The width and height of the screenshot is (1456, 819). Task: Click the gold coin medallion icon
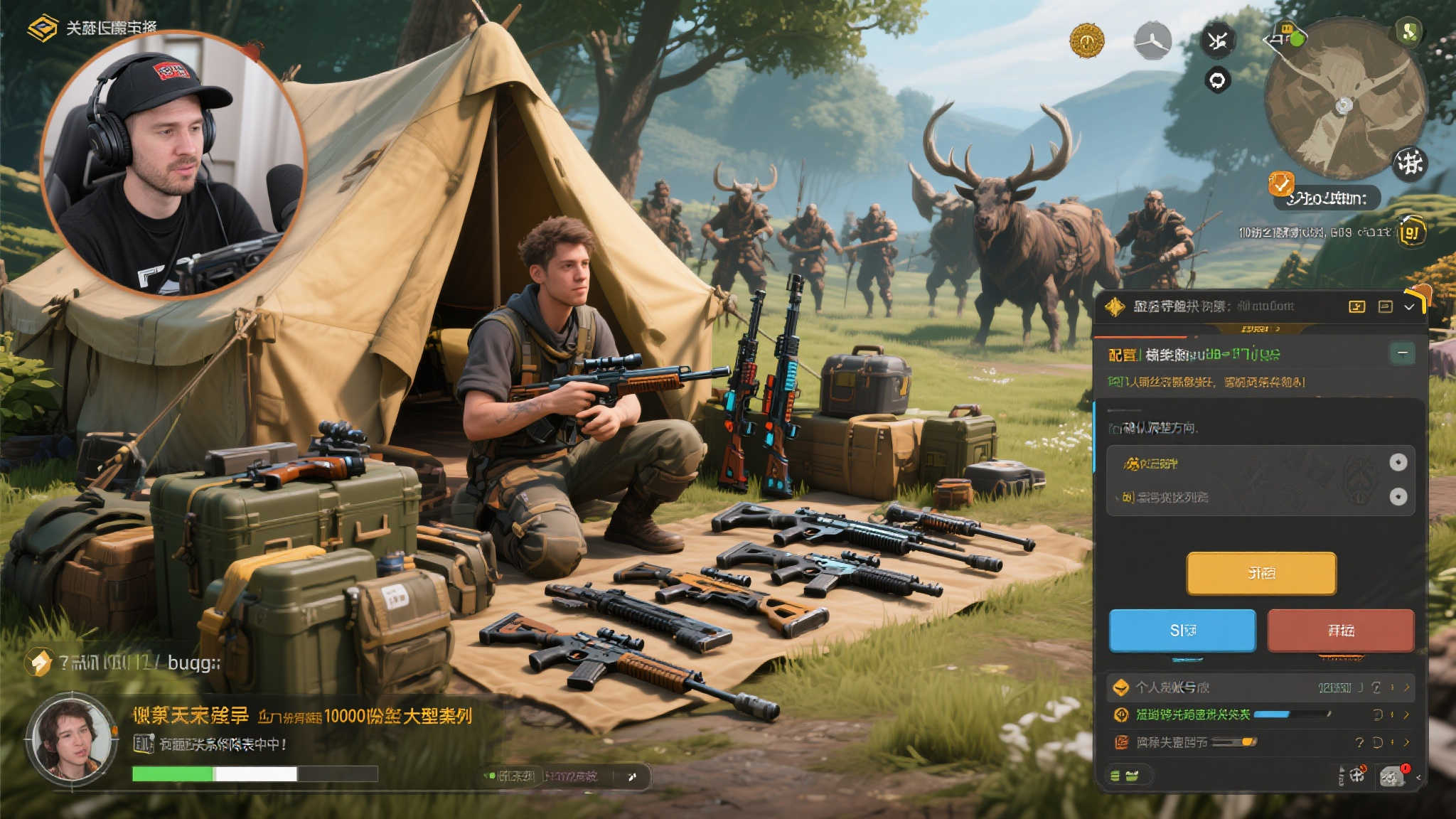[1086, 41]
